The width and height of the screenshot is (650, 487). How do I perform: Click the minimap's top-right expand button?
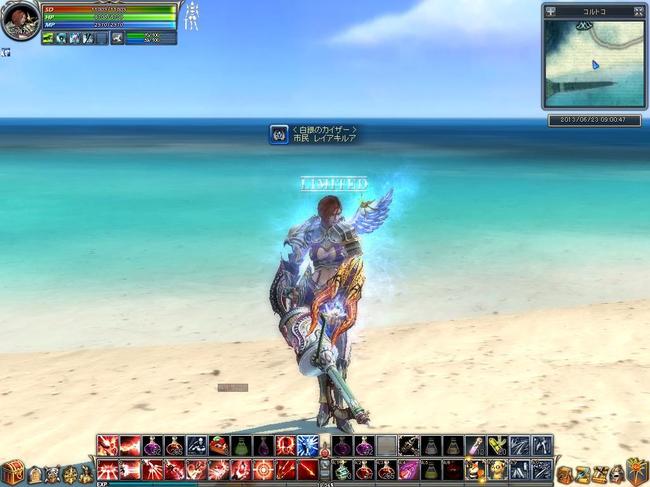(635, 12)
